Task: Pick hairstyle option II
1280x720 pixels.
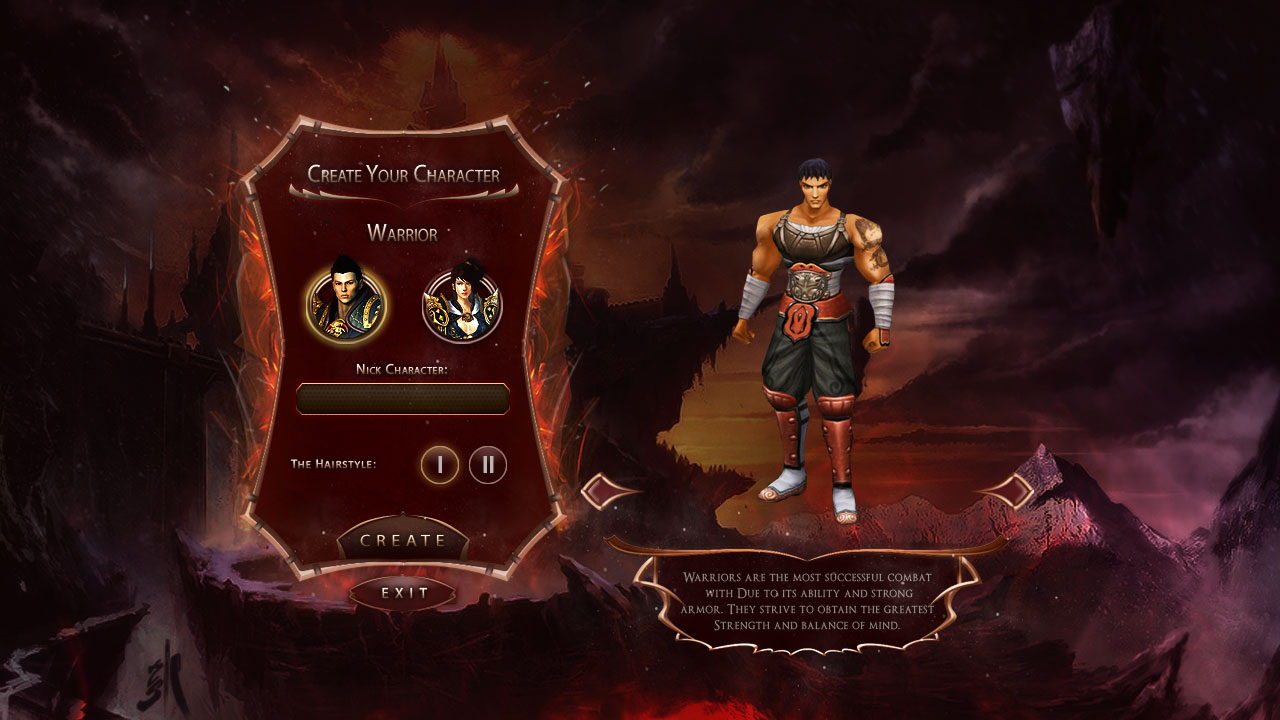Action: click(x=488, y=465)
